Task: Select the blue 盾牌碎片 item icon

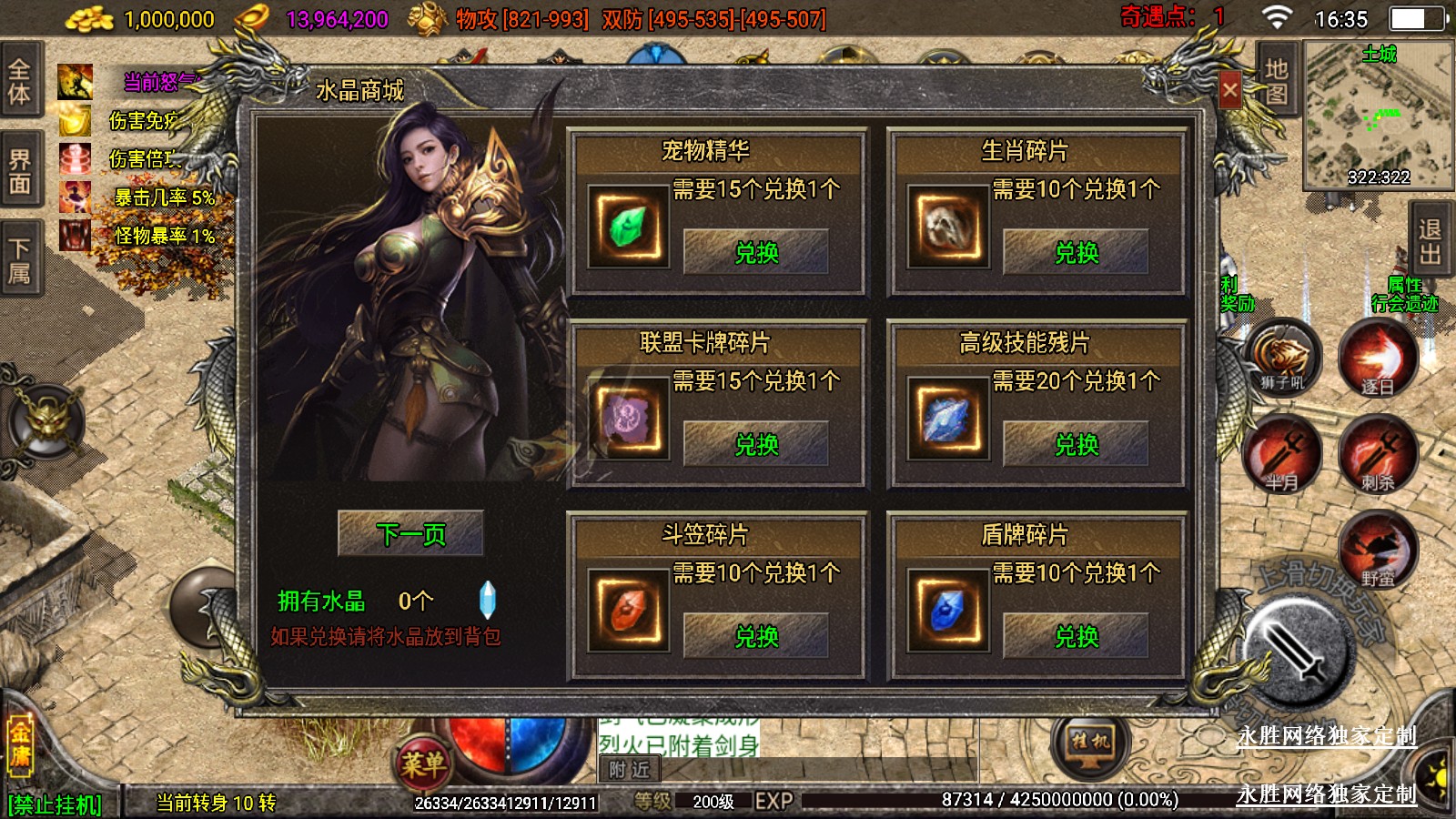Action: click(947, 612)
